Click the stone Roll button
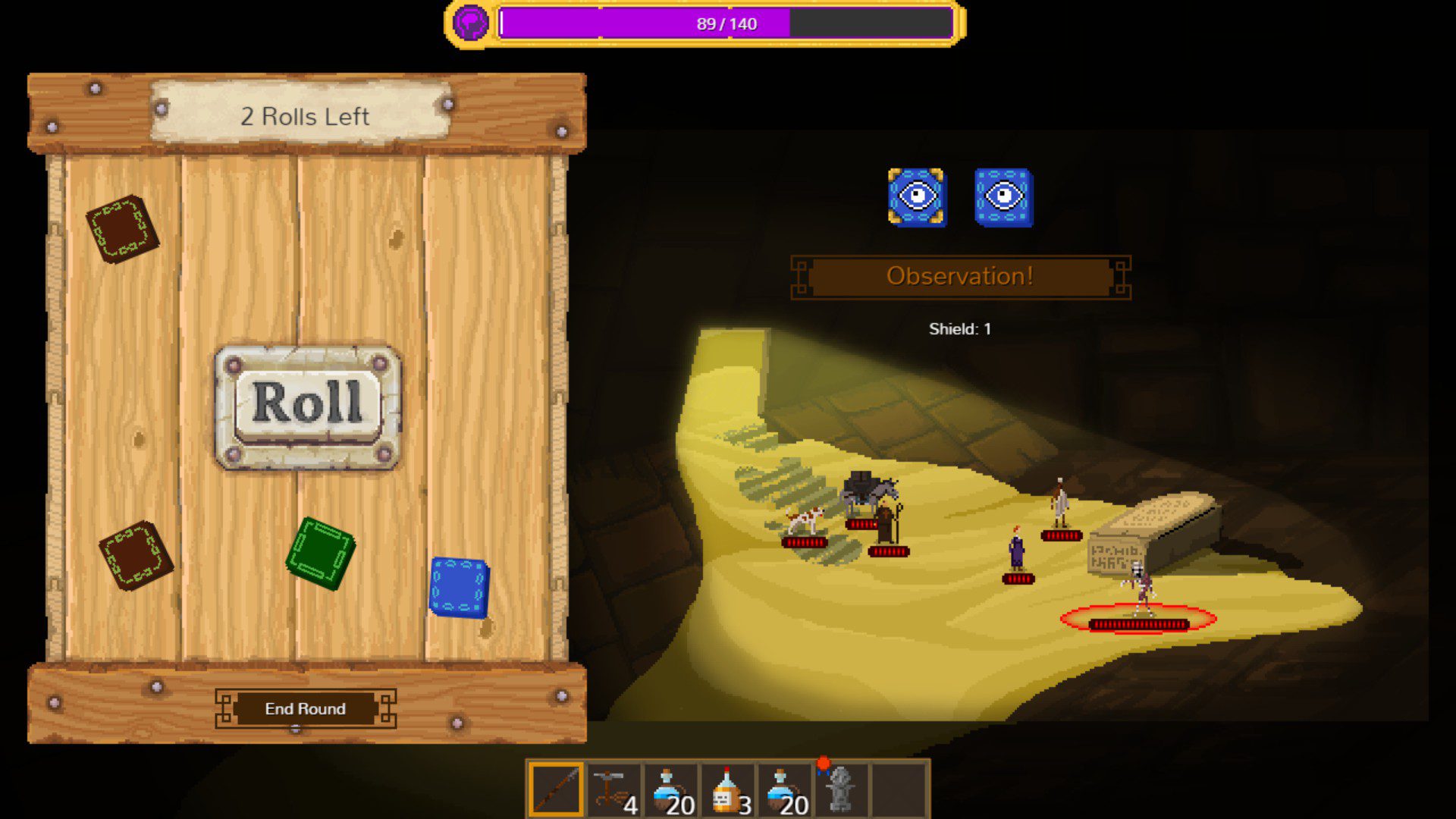This screenshot has height=819, width=1456. (x=307, y=404)
